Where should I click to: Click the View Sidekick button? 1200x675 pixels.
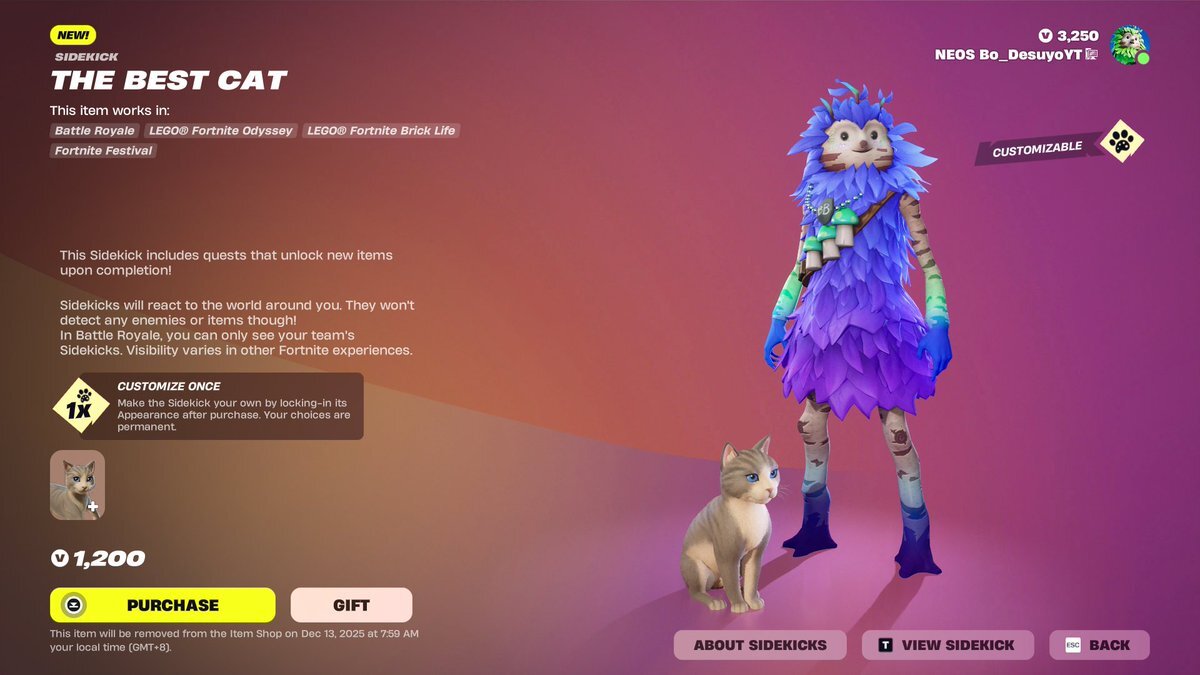point(947,645)
